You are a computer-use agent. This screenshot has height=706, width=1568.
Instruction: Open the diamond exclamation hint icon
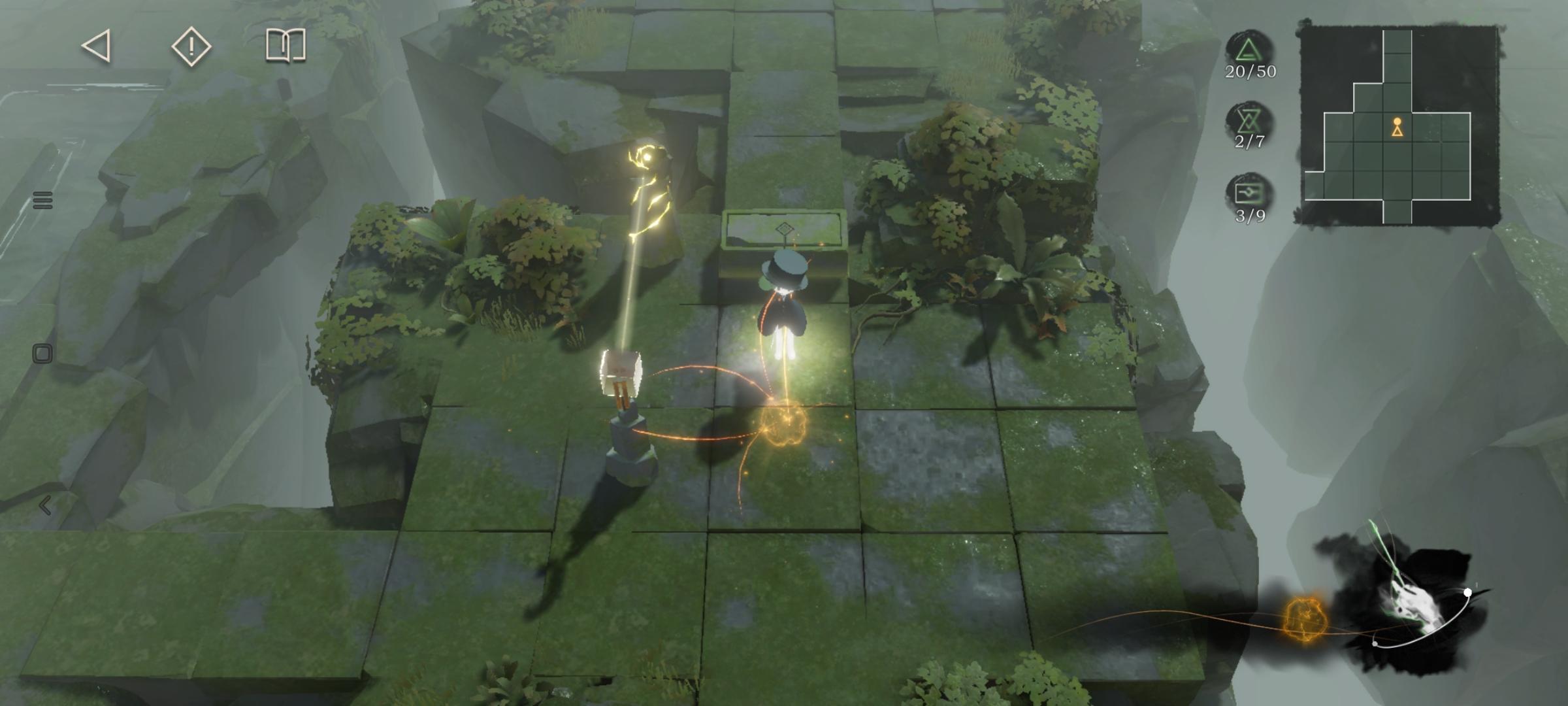(191, 46)
